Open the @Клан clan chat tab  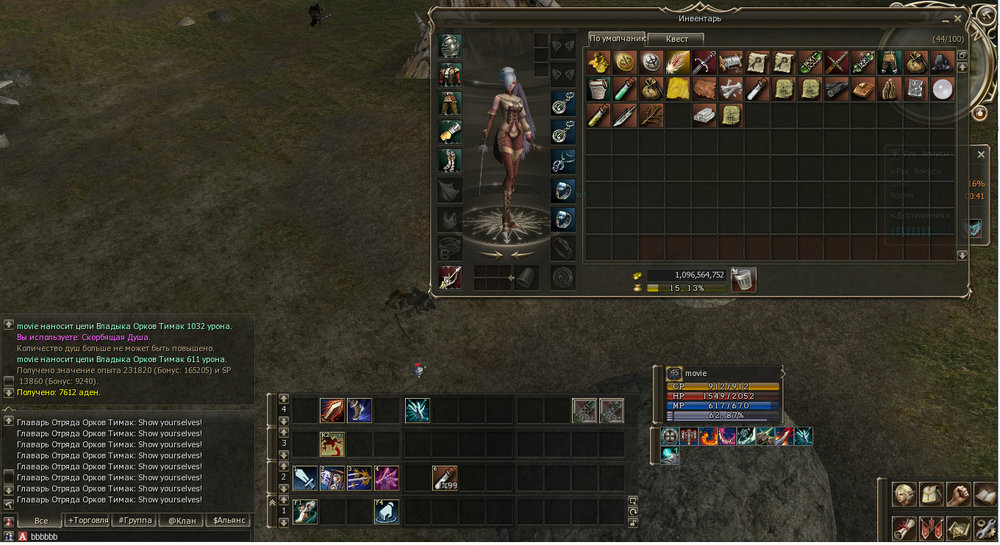(180, 521)
